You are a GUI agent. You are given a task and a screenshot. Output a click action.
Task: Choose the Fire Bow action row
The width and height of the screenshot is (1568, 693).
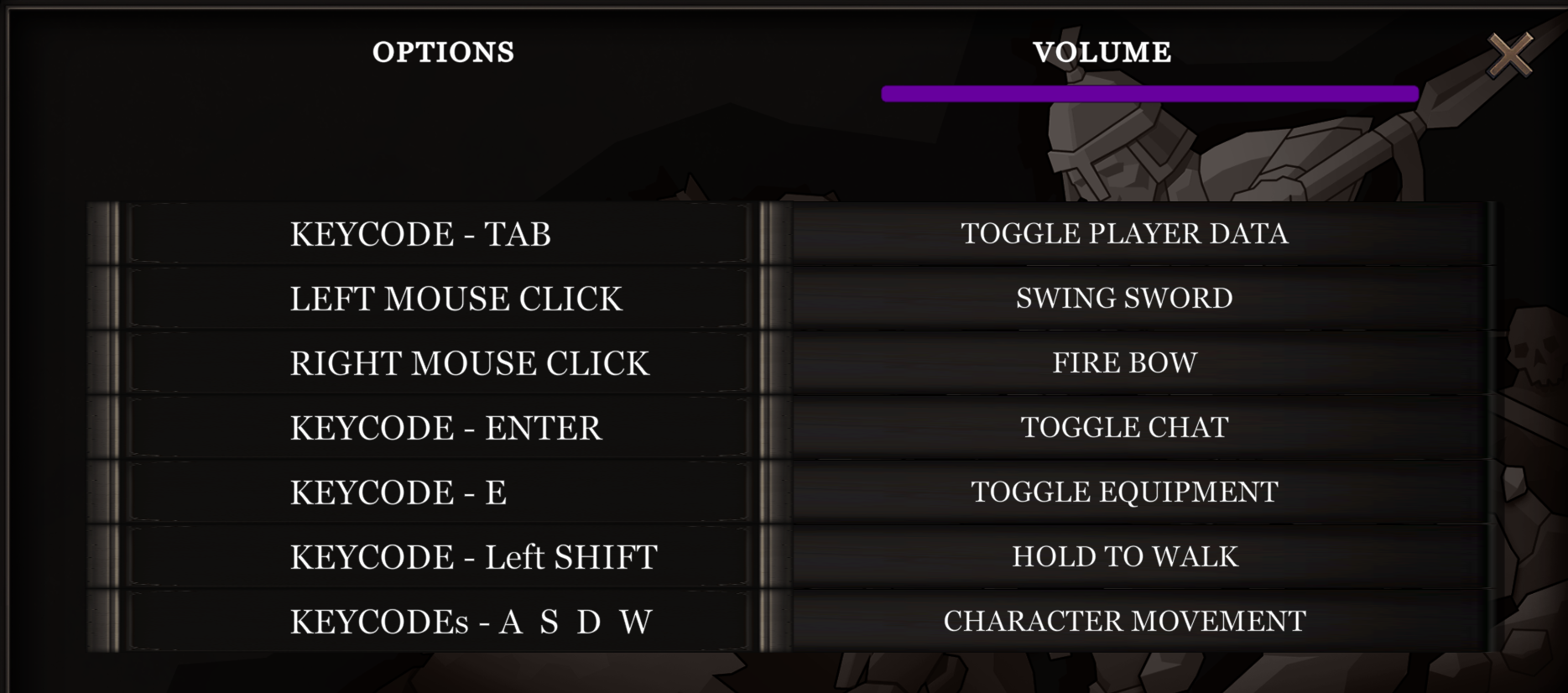(x=1124, y=362)
